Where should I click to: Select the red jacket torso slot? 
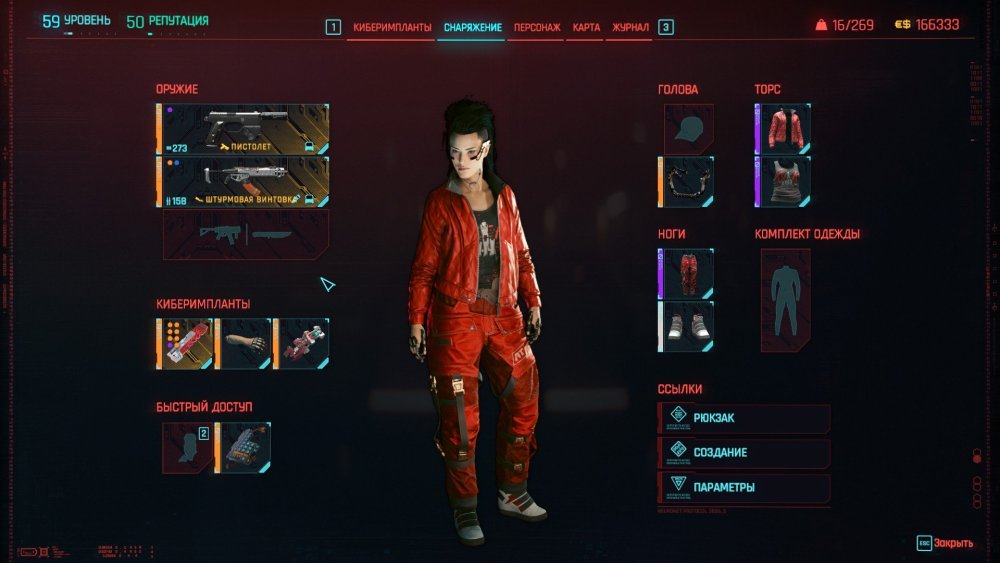tap(784, 129)
